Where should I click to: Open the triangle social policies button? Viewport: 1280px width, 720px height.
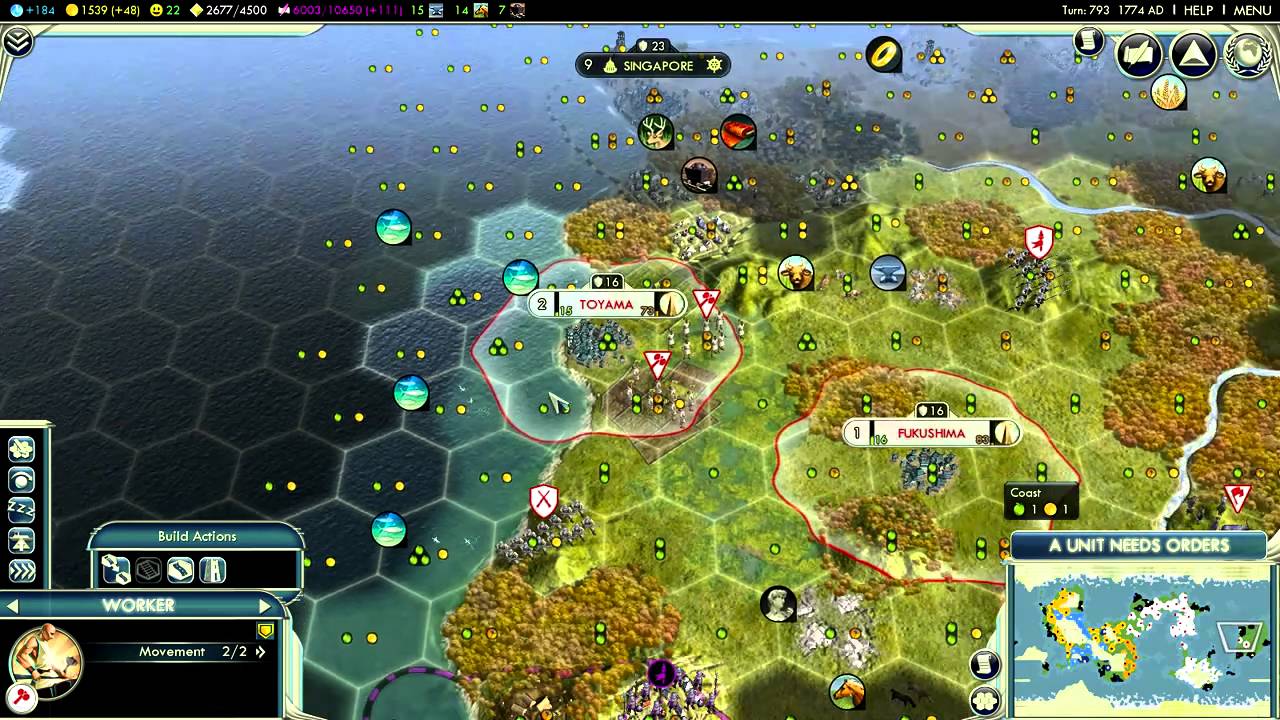tap(1193, 54)
